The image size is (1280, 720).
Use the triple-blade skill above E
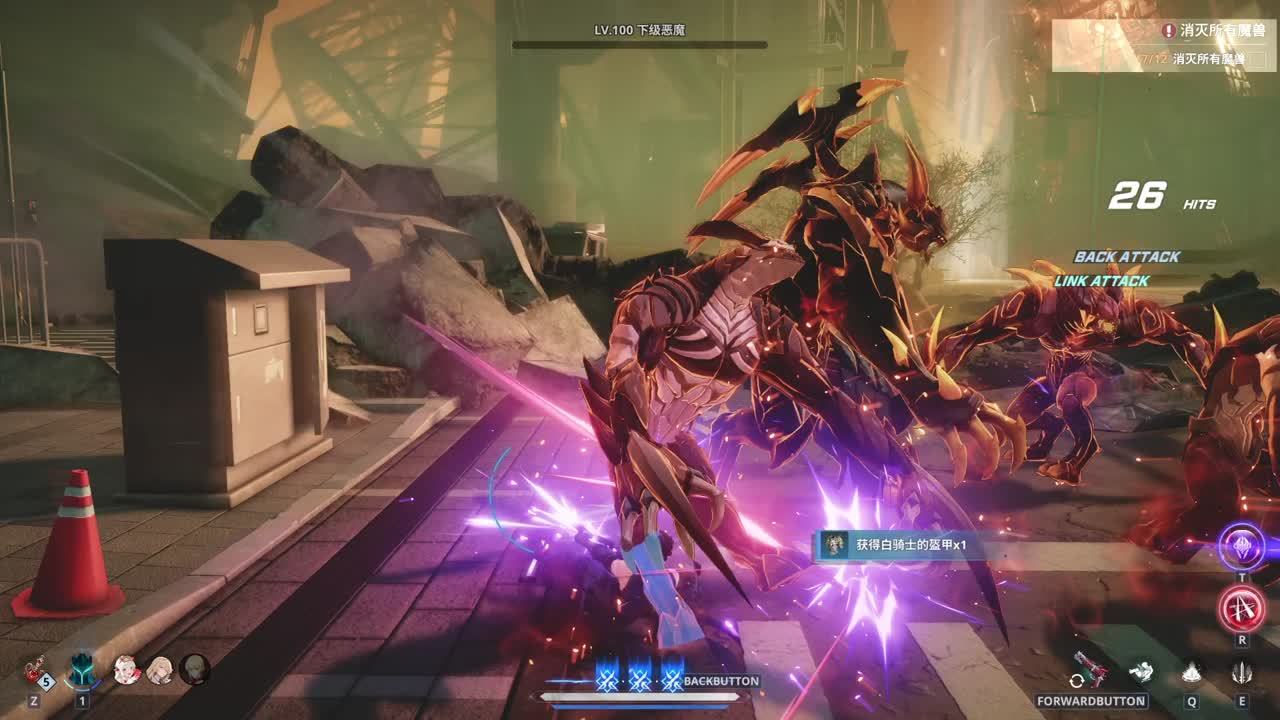(x=1242, y=672)
